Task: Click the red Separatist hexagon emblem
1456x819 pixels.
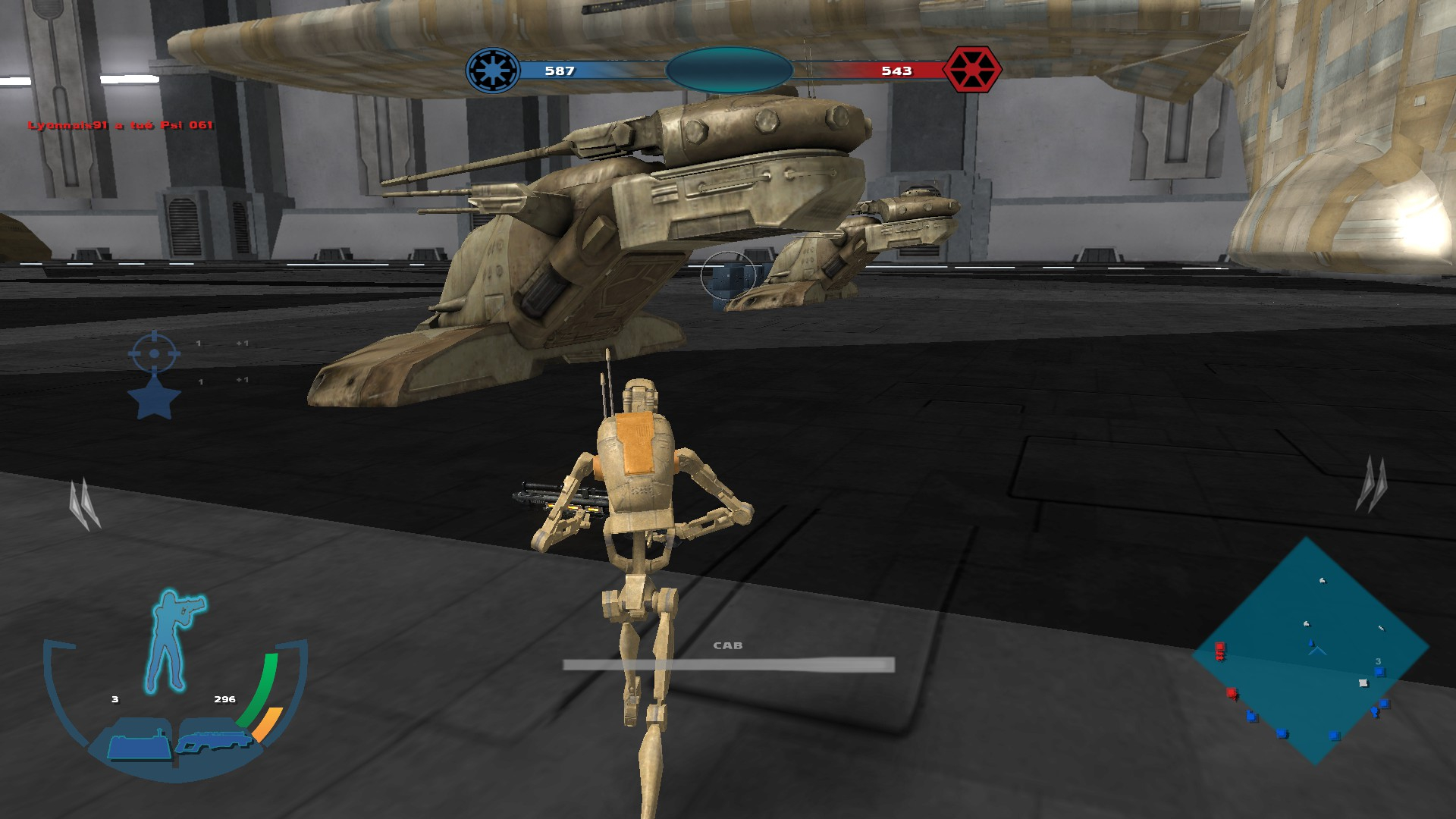Action: point(971,71)
